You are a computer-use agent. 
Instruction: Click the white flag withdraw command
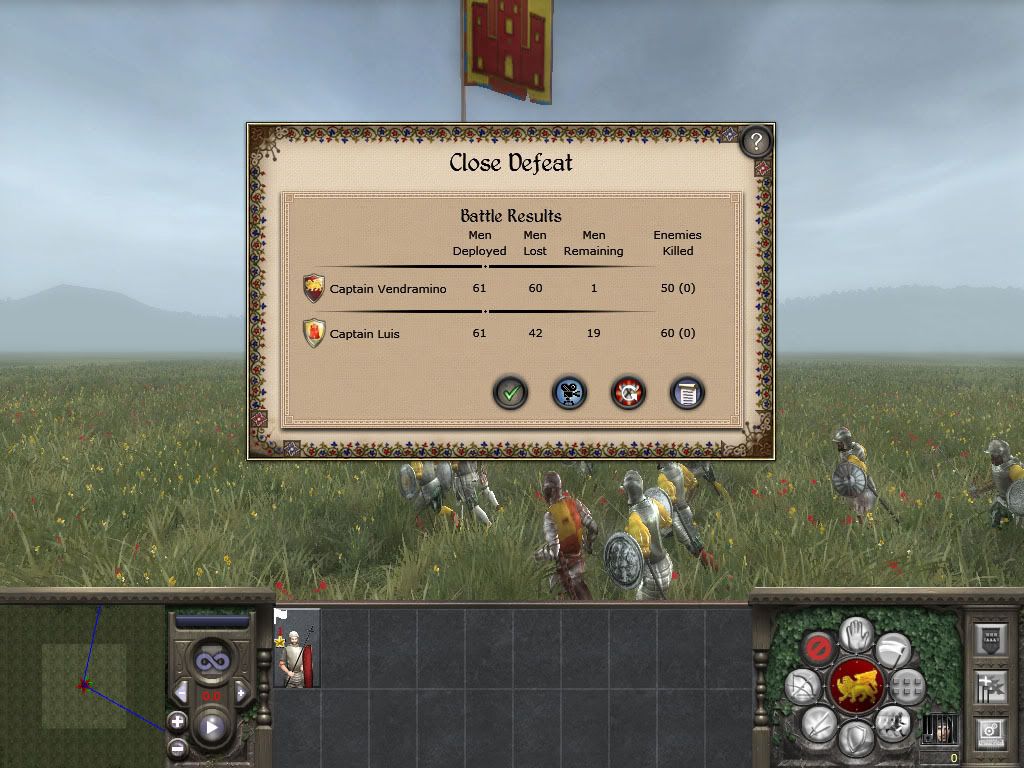892,651
